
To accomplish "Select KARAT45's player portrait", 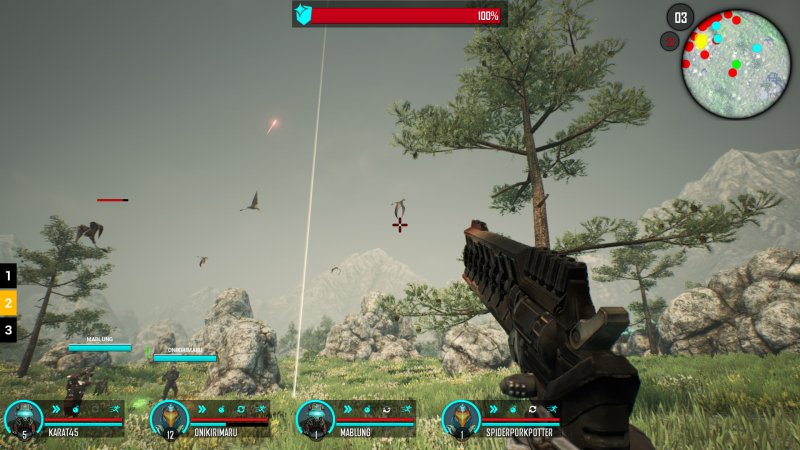I will click(x=23, y=418).
